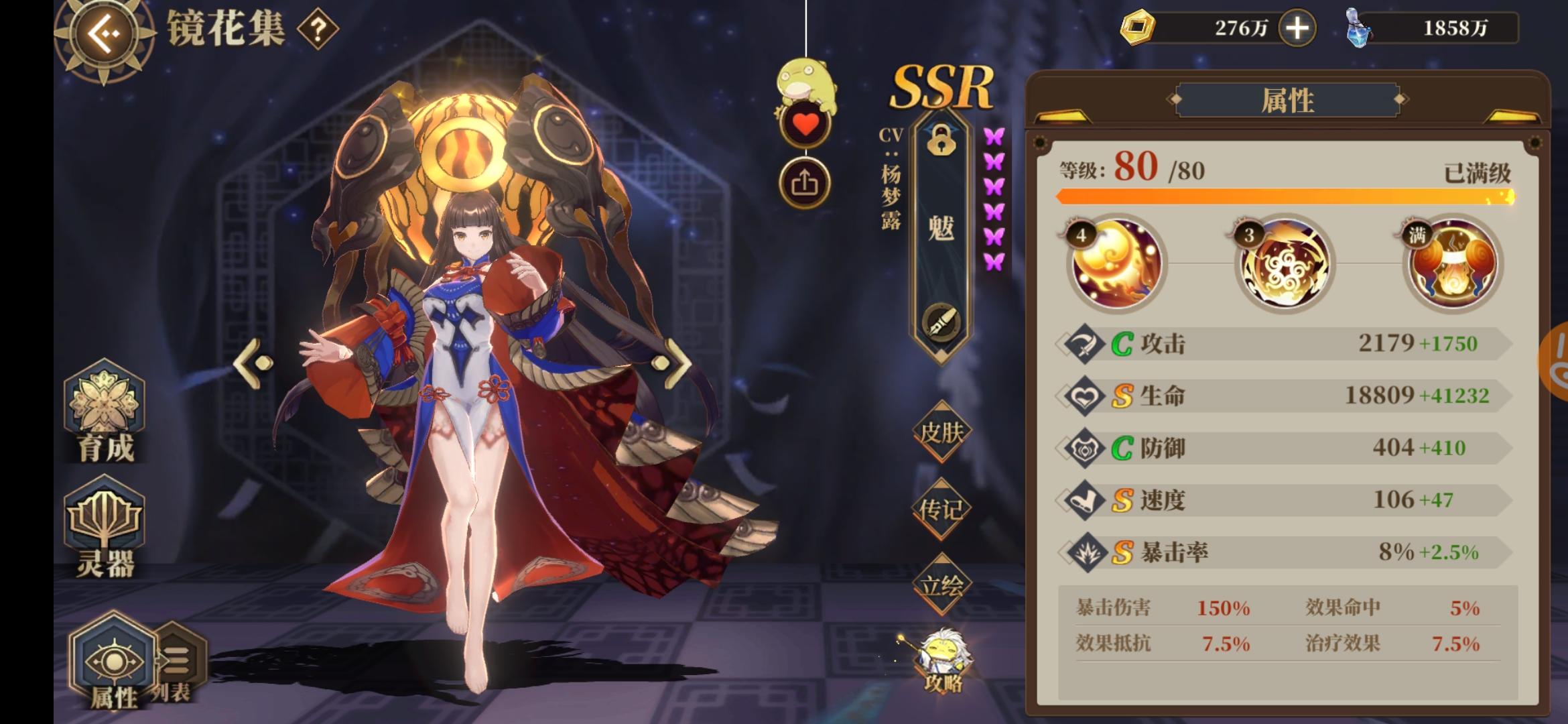Toggle the heart favorite button
1568x724 pixels.
[805, 124]
